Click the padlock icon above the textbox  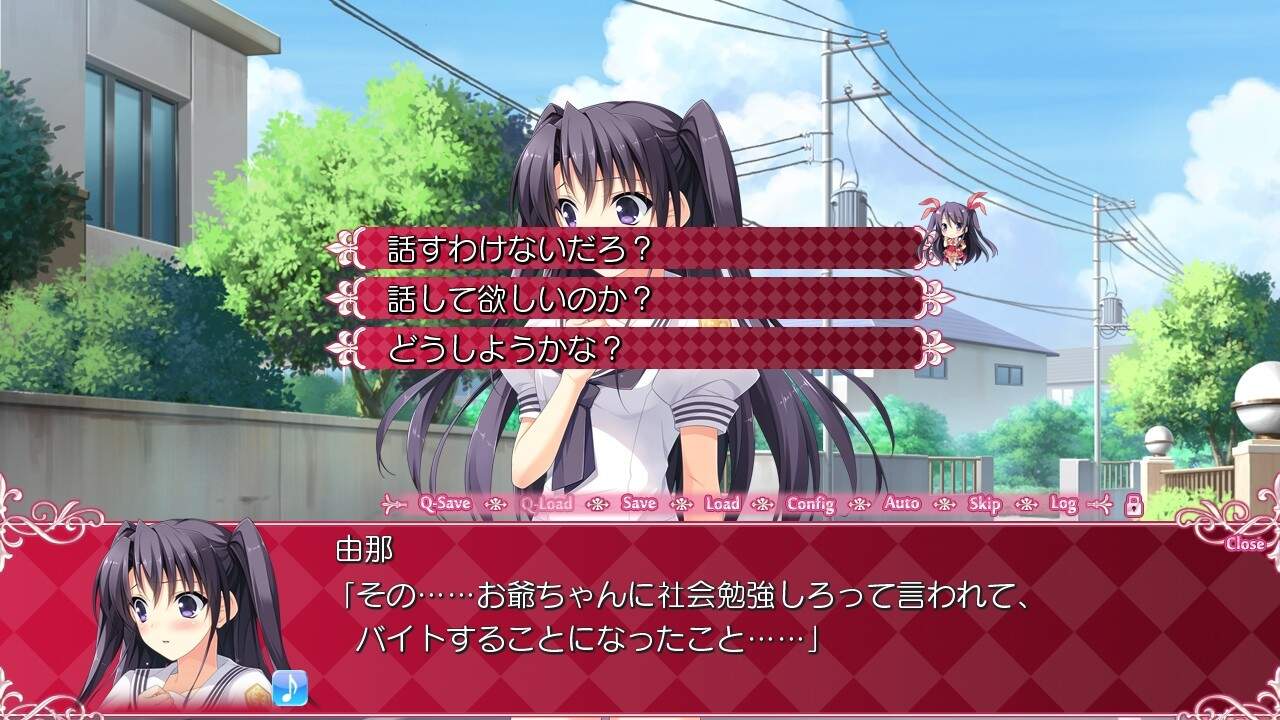point(1132,503)
